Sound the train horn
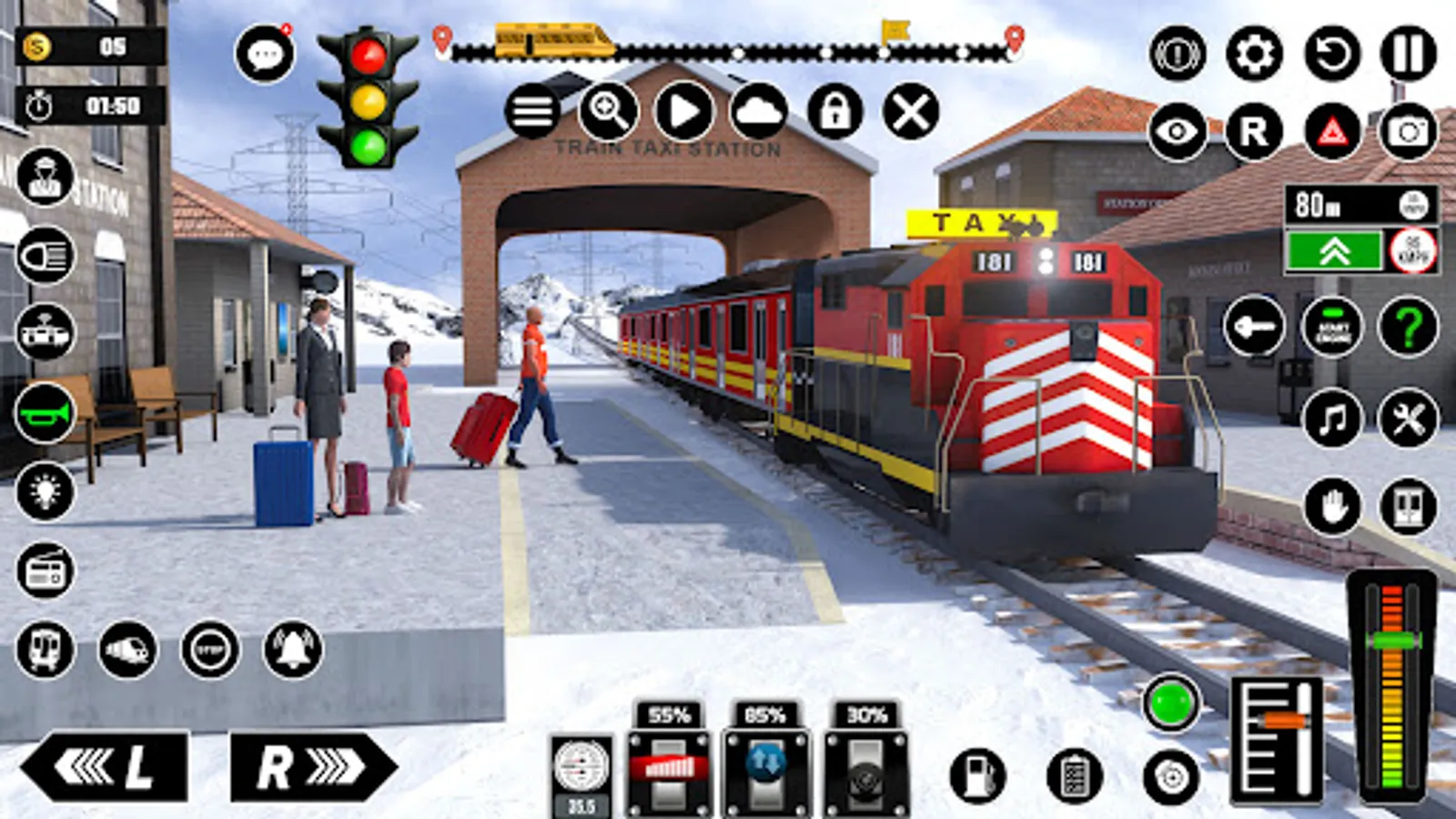The image size is (1456, 819). click(x=45, y=416)
